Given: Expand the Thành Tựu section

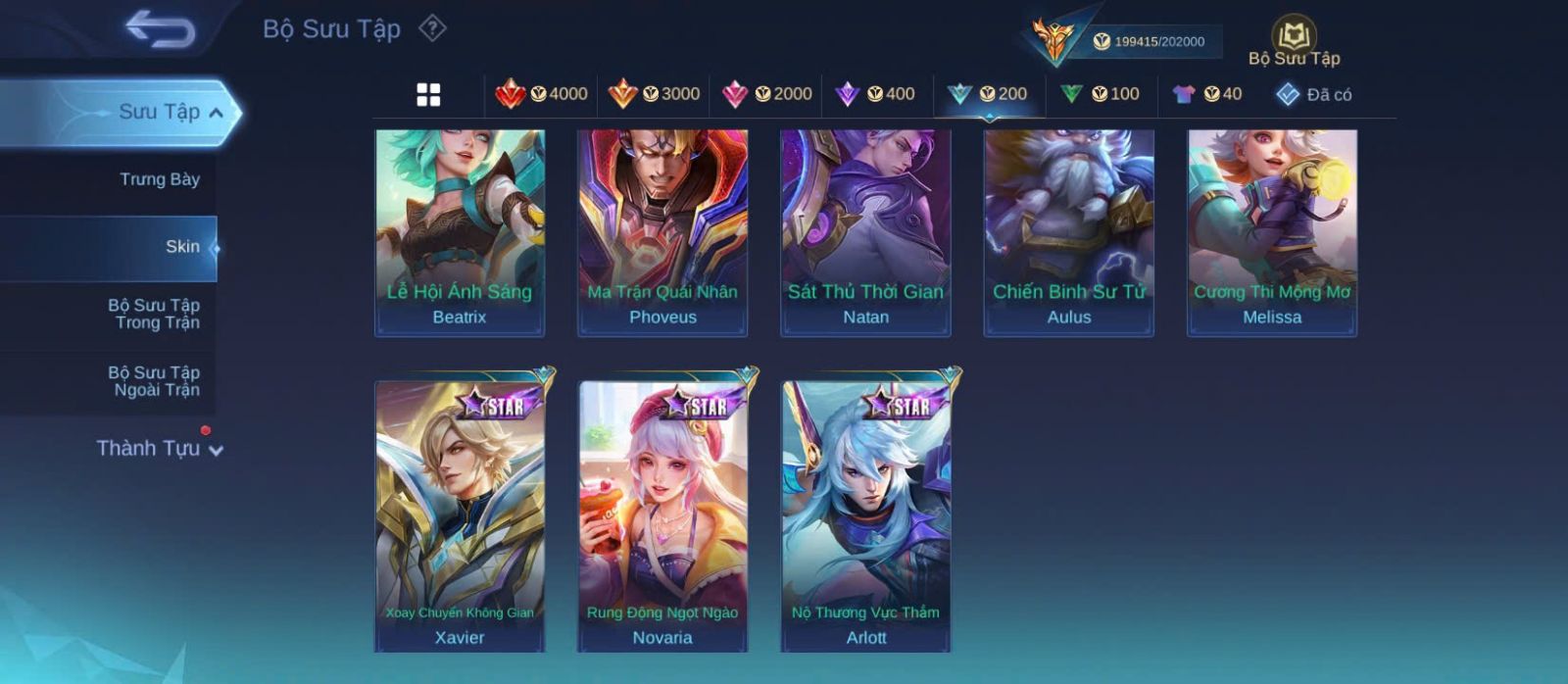Looking at the screenshot, I should point(160,449).
